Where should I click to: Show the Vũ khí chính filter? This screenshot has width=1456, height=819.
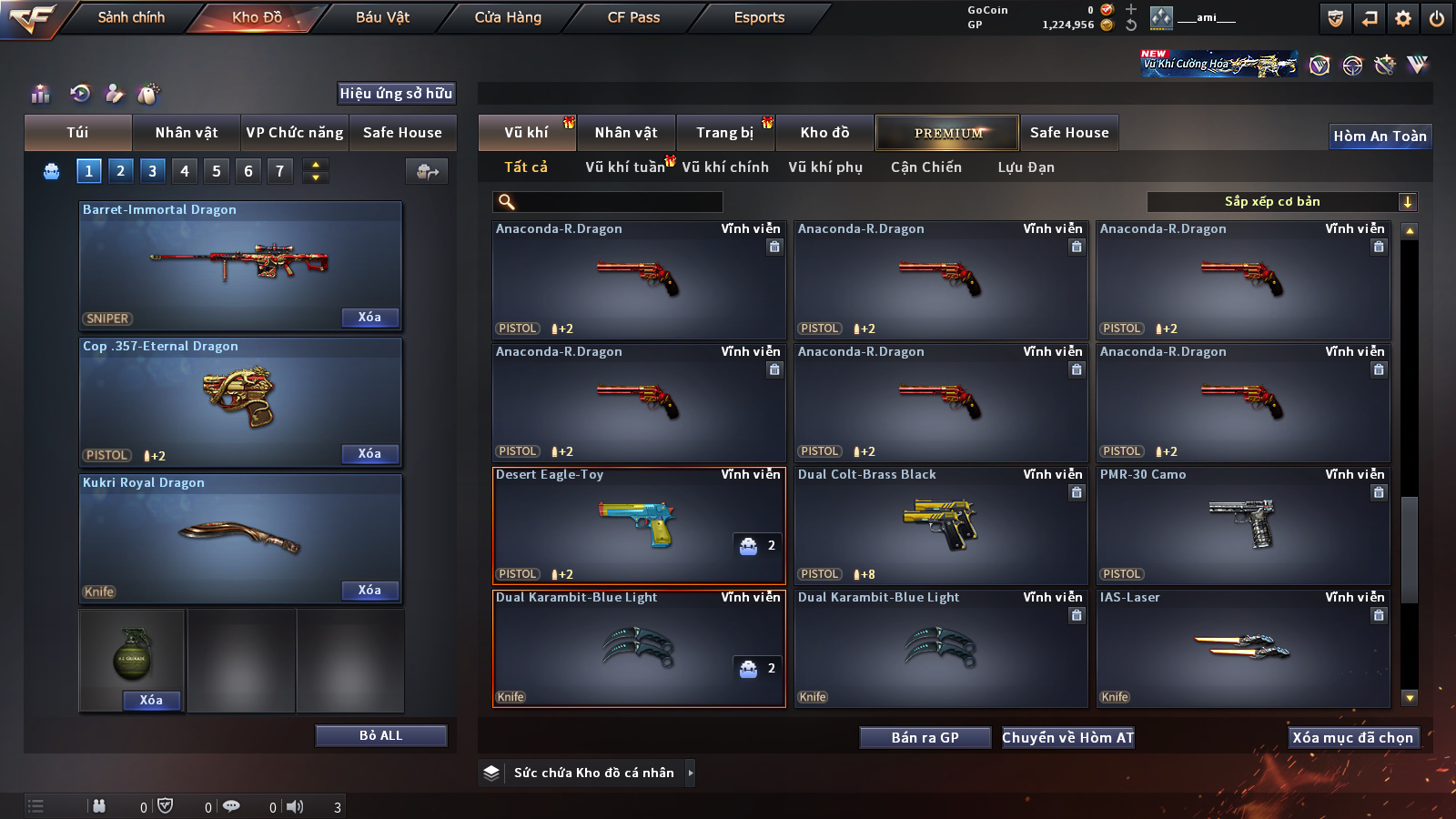click(x=725, y=167)
